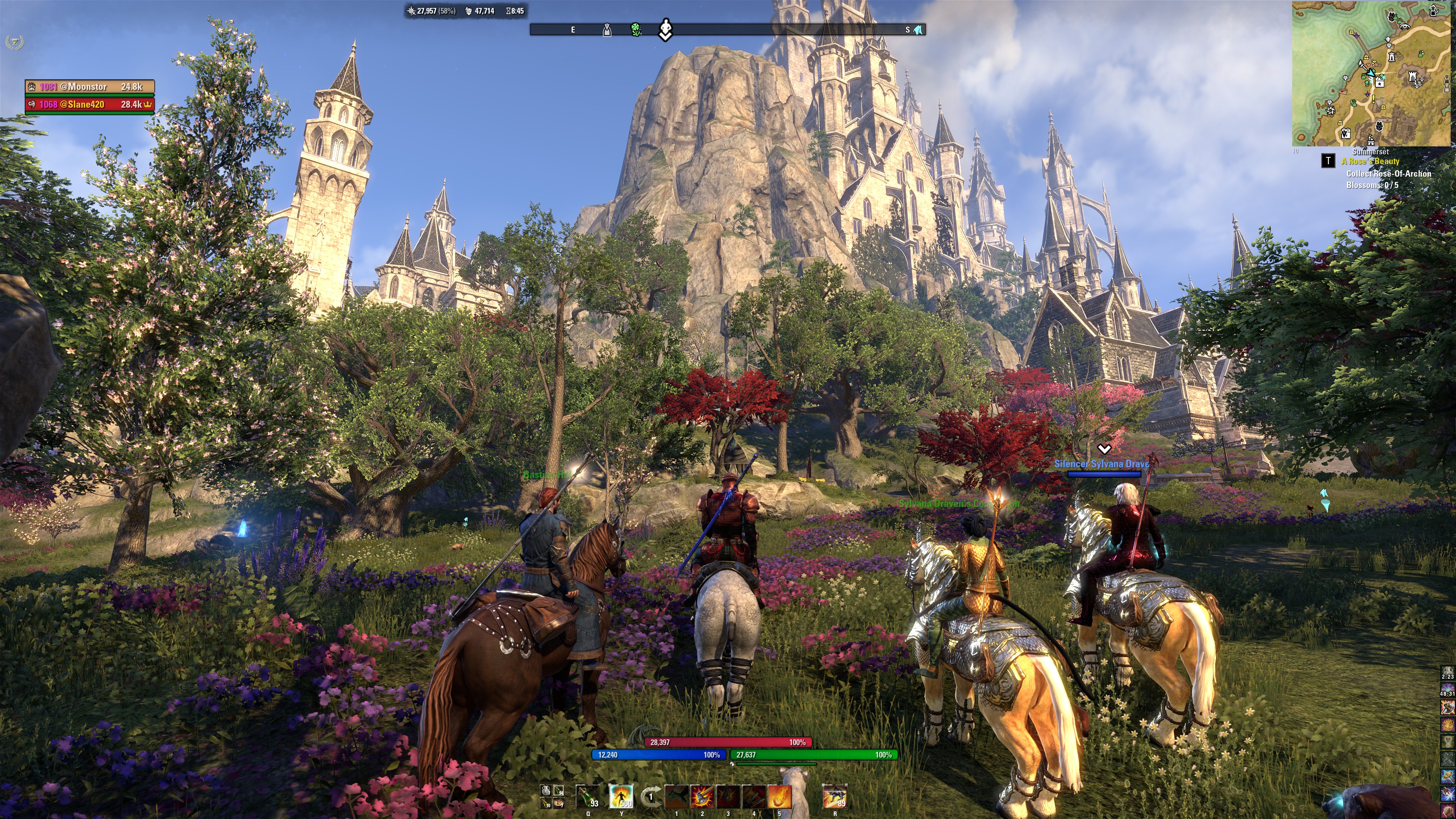Click the 2:23 timed buff icon
Viewport: 1456px width, 819px height.
pos(1448,673)
